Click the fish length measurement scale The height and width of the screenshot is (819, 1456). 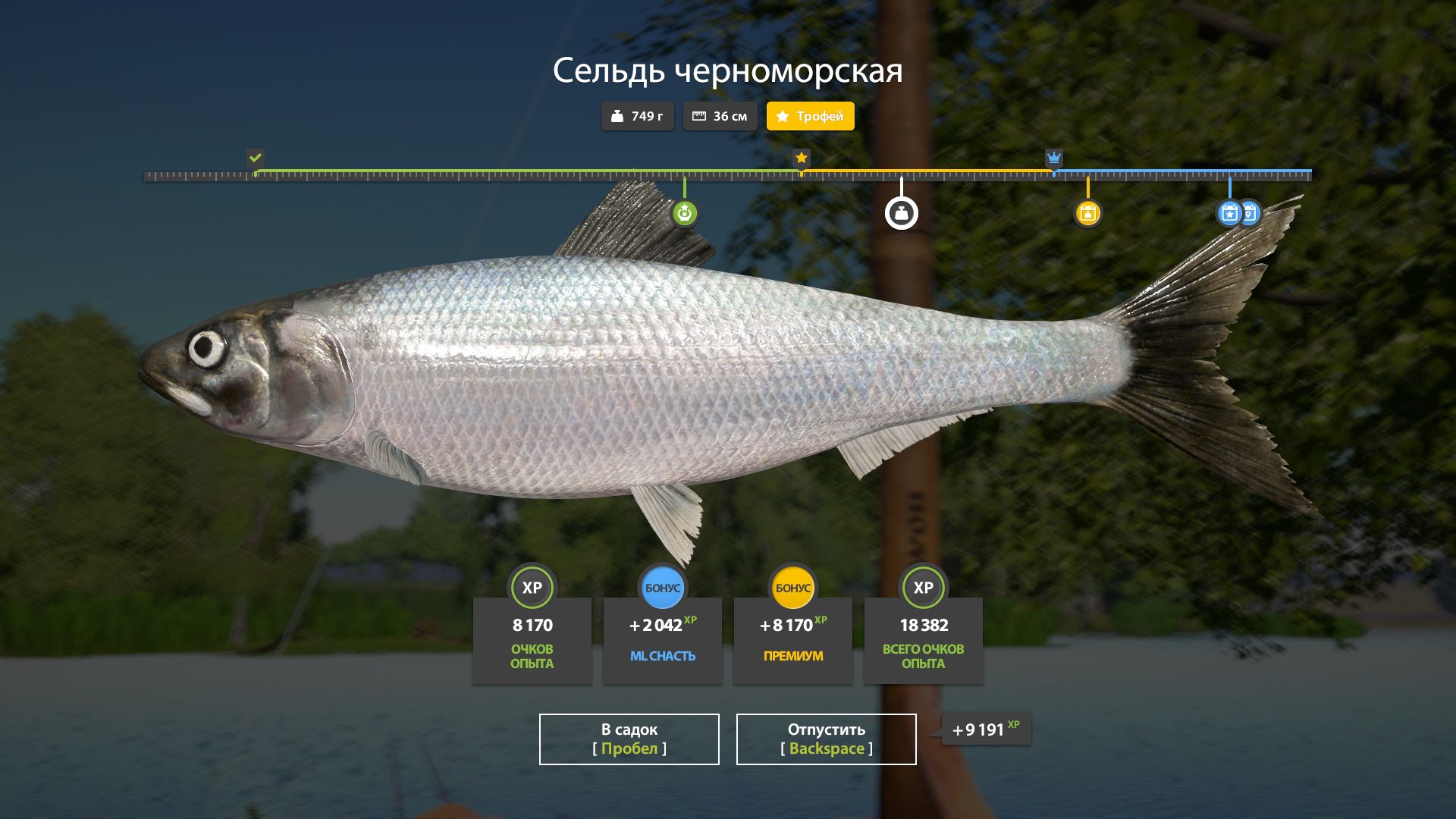[x=728, y=174]
